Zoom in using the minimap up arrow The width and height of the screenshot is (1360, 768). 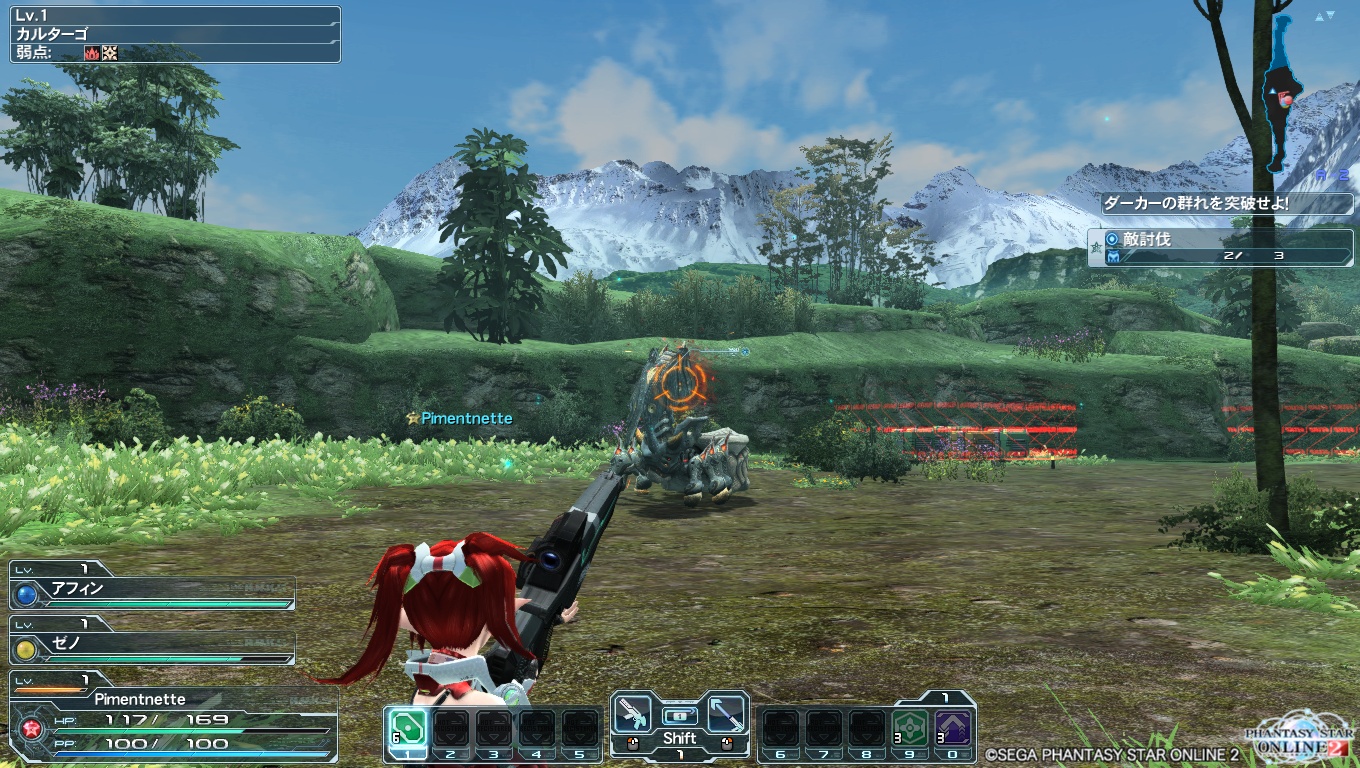click(1319, 16)
